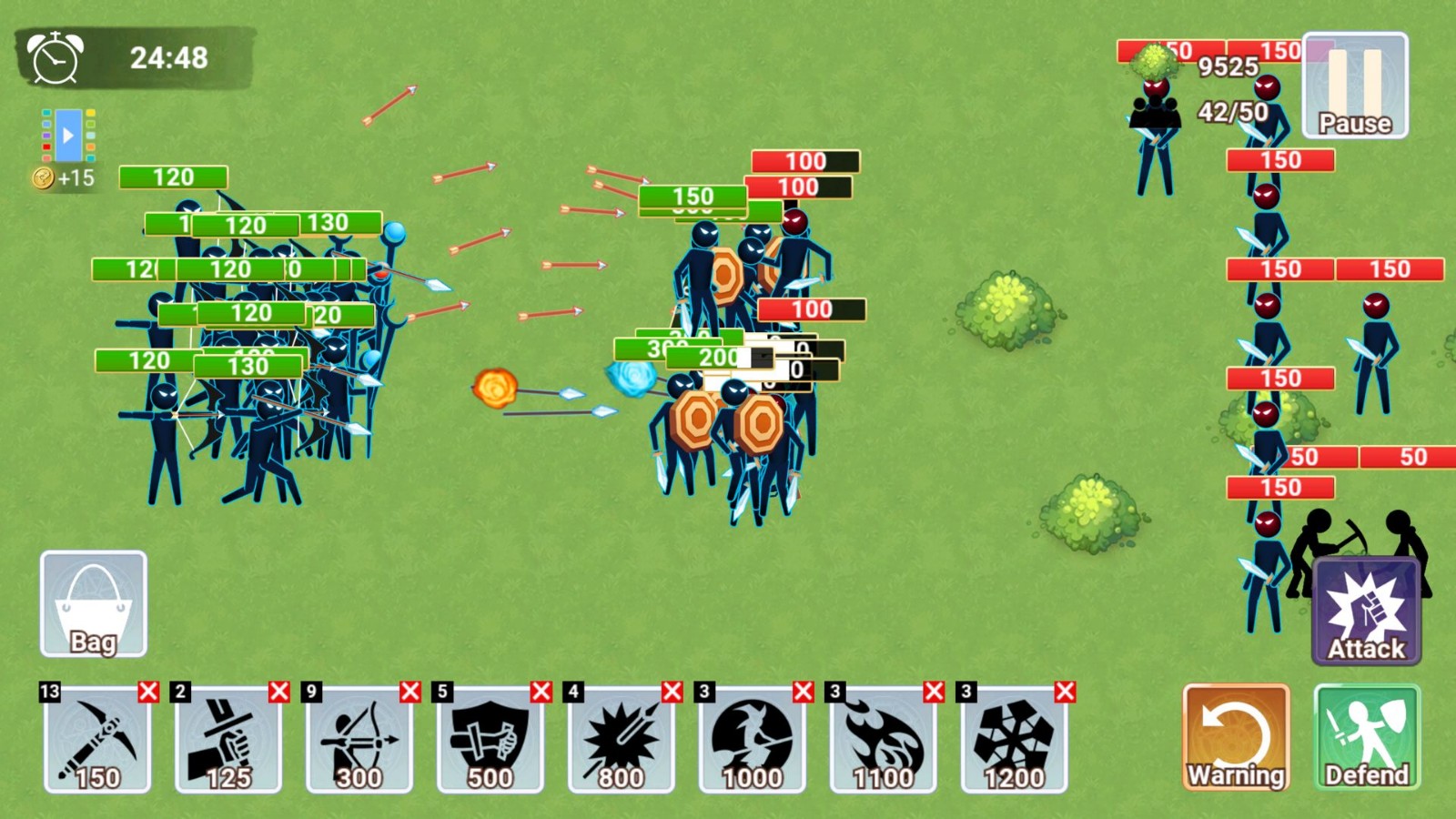Summon the 800-cost spear unit
The width and height of the screenshot is (1456, 819).
pos(622,741)
